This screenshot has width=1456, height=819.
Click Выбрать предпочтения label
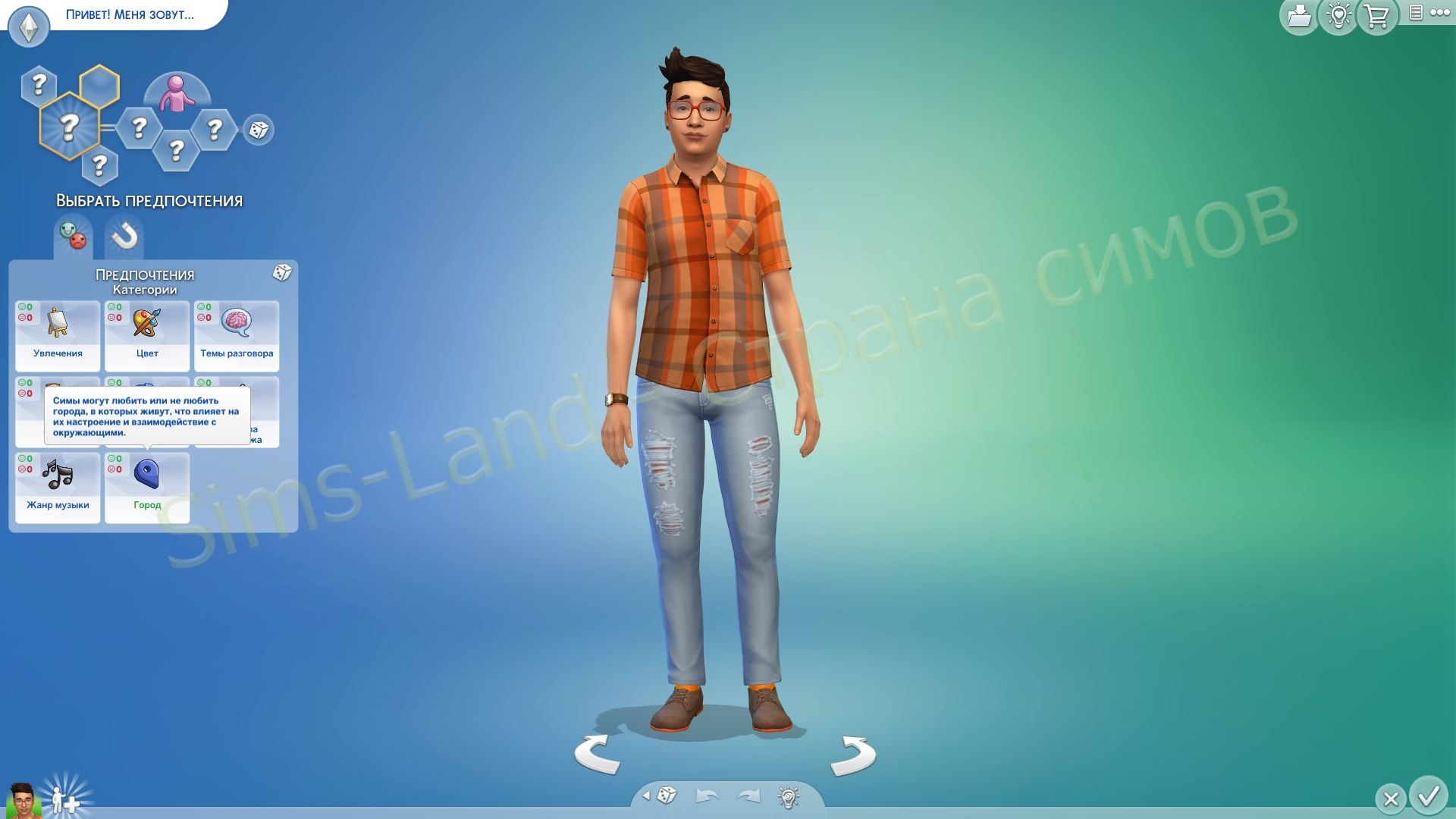149,200
